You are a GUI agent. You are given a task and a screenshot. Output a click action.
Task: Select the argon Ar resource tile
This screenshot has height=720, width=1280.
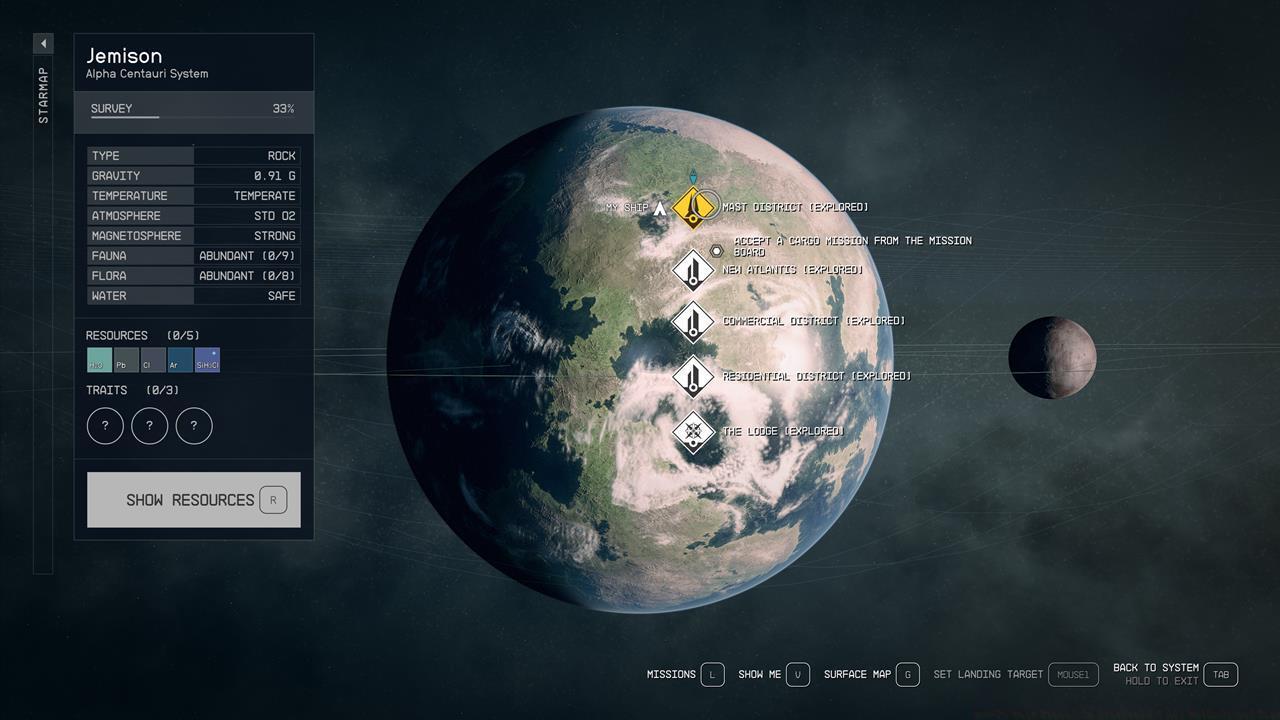pos(180,360)
